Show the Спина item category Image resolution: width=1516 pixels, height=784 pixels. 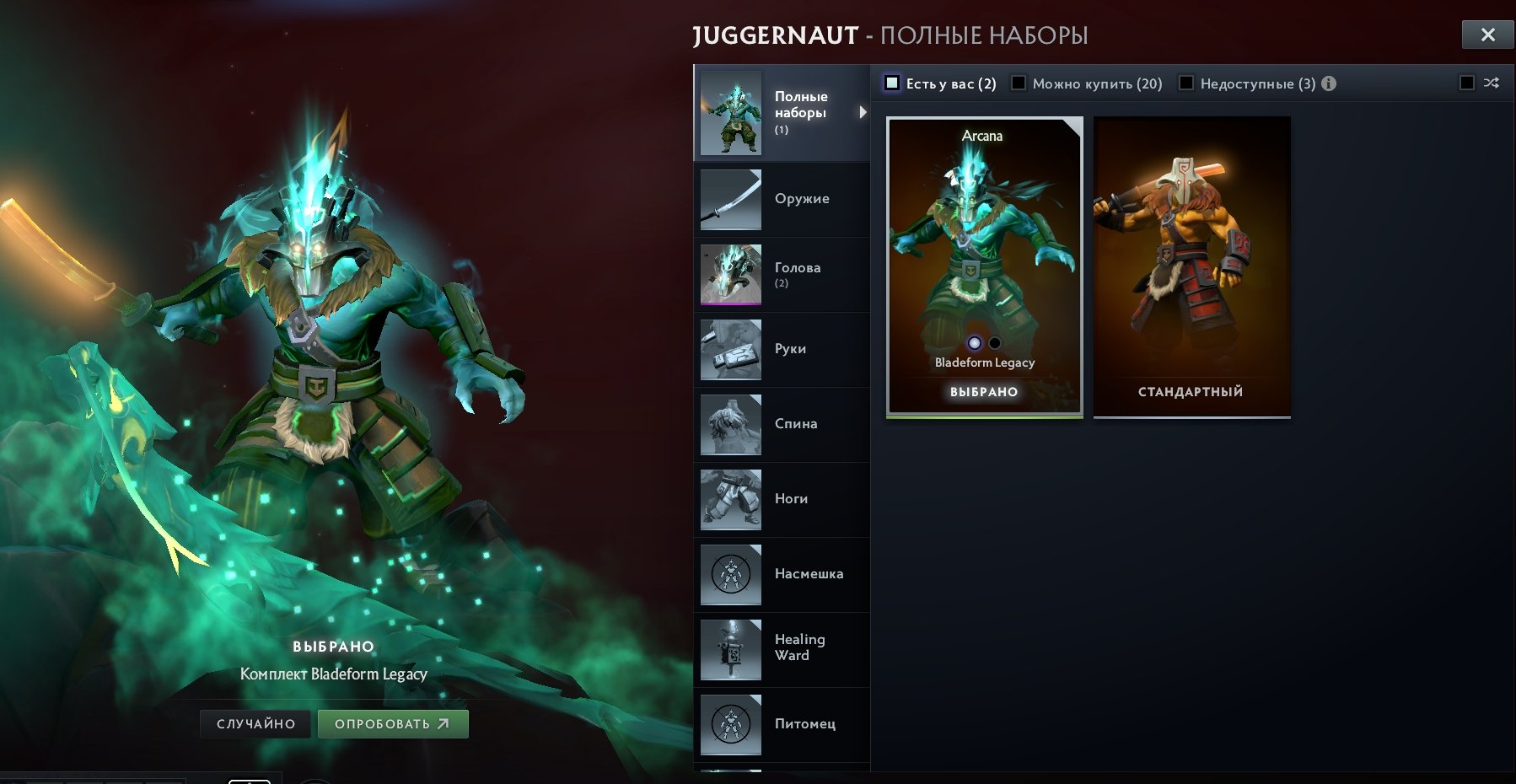point(782,425)
